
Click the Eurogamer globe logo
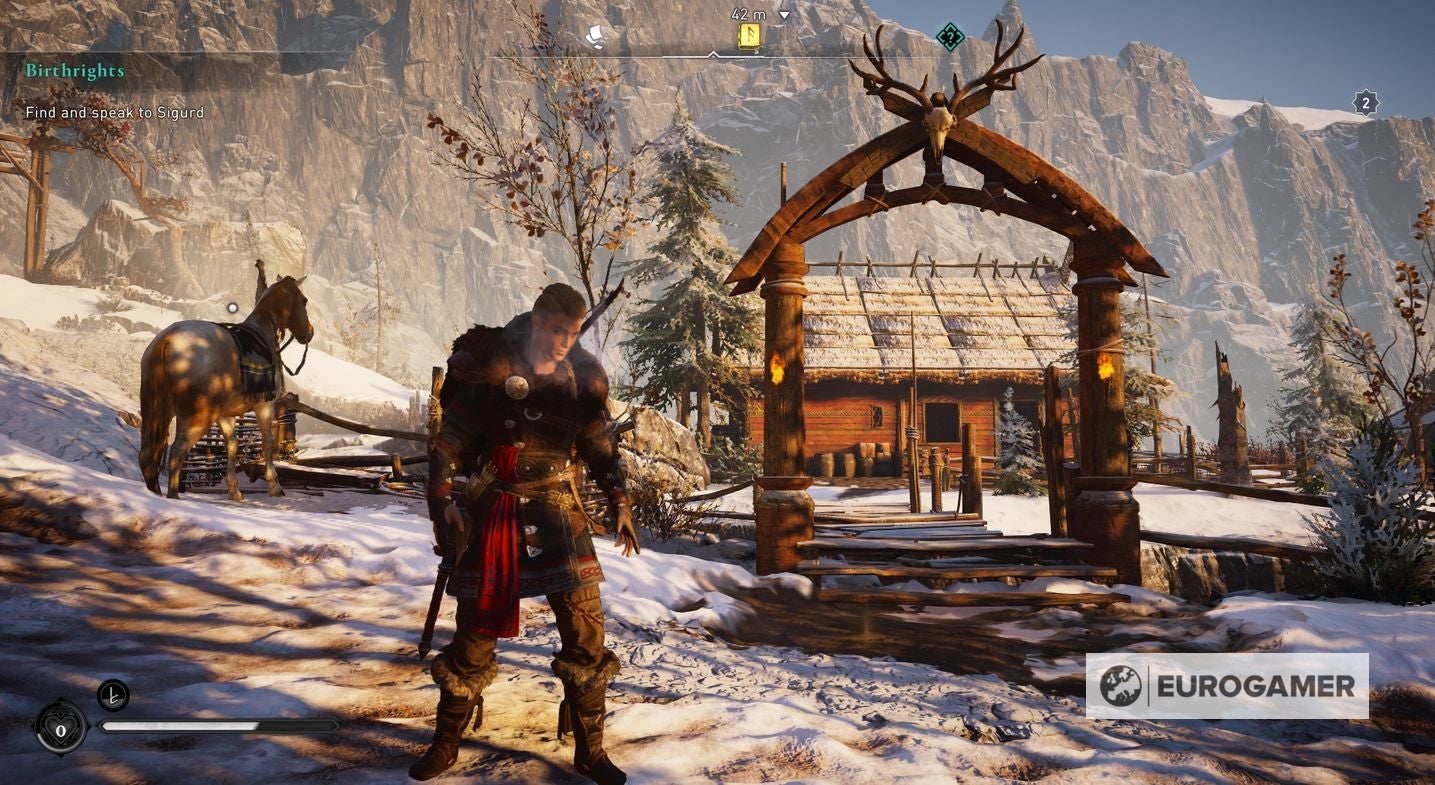click(x=1122, y=685)
